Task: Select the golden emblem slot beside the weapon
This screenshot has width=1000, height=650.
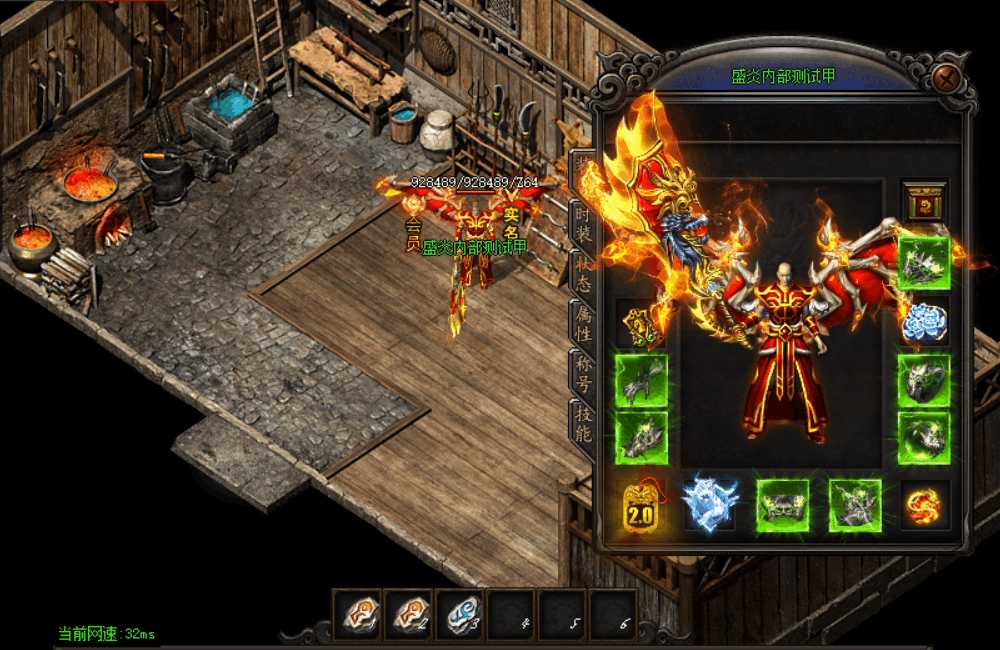Action: [640, 323]
